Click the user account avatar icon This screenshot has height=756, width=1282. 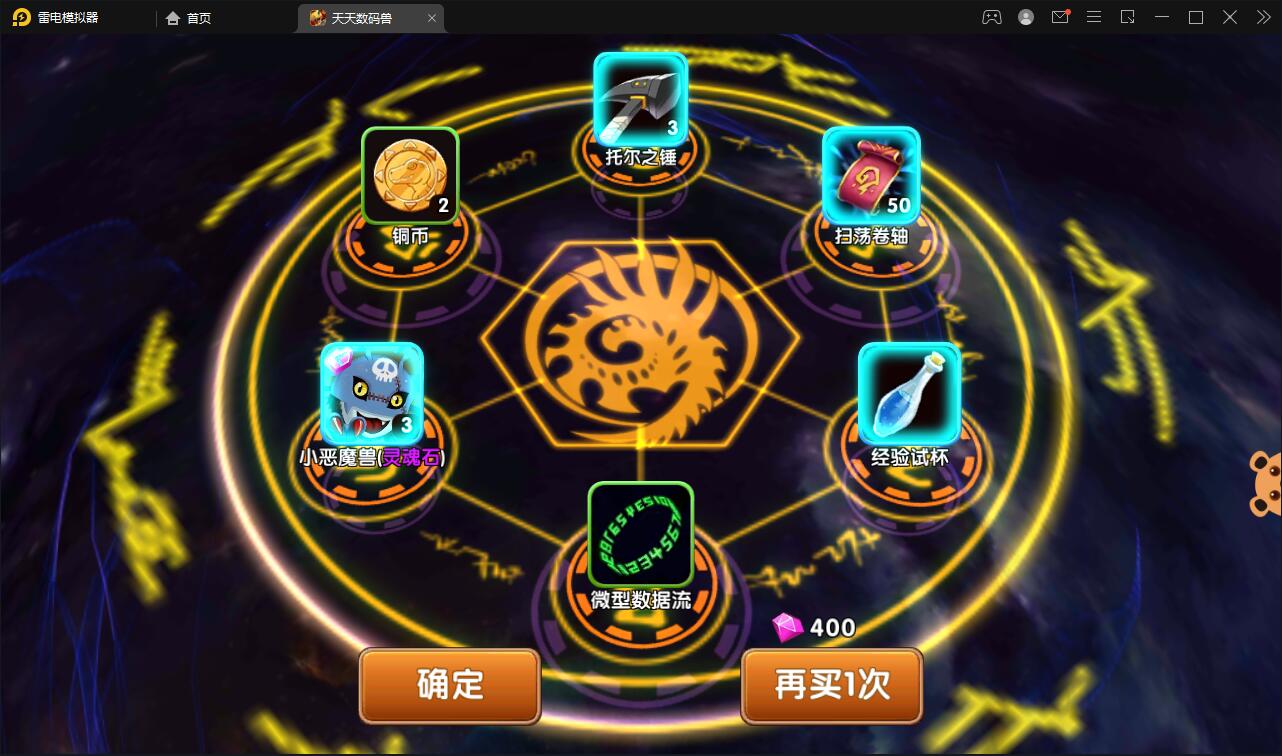coord(1025,17)
